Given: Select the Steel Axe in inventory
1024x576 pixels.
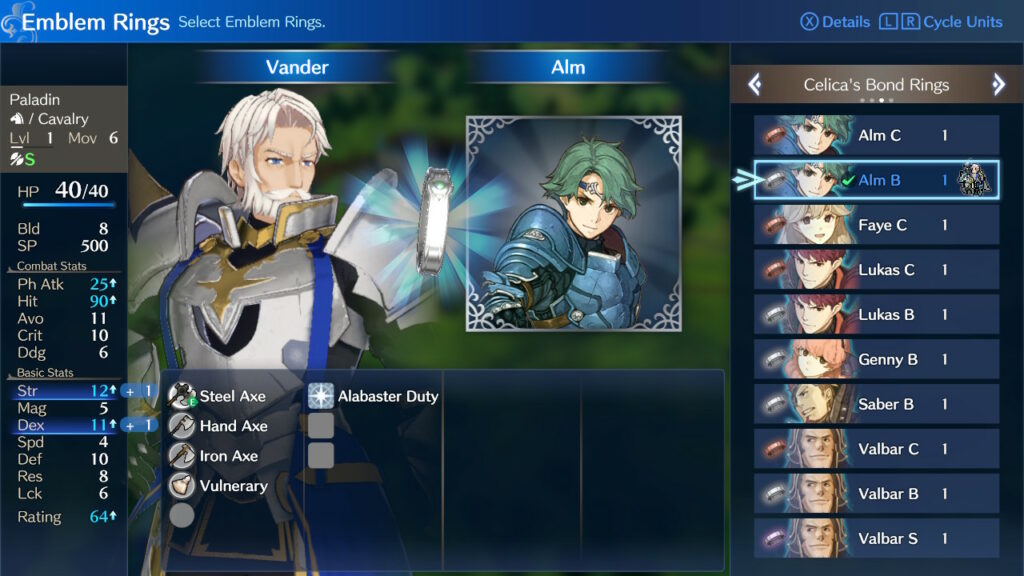Looking at the screenshot, I should pos(232,396).
